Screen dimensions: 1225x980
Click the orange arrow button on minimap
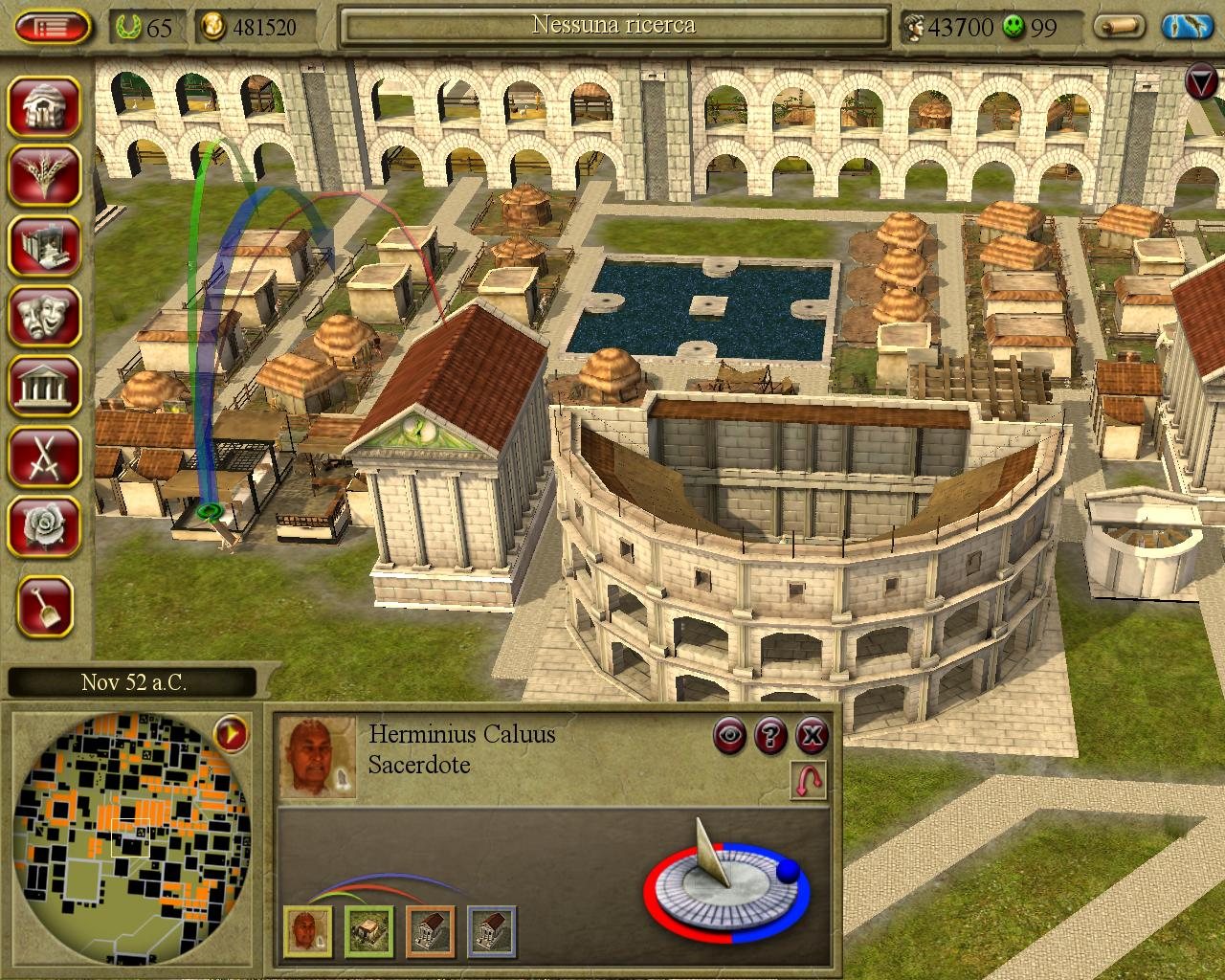[231, 734]
